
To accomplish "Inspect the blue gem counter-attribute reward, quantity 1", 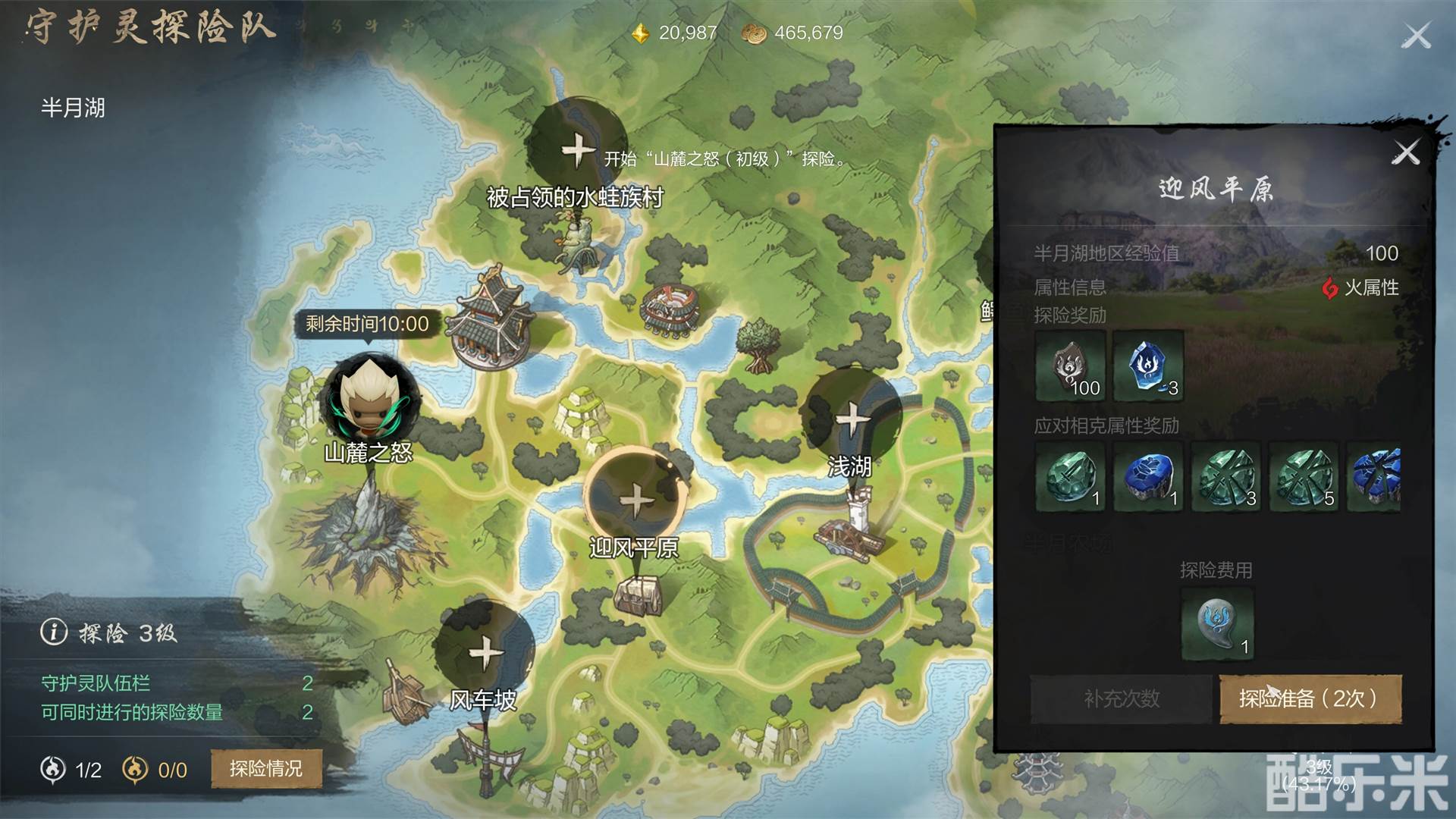I will pyautogui.click(x=1148, y=477).
